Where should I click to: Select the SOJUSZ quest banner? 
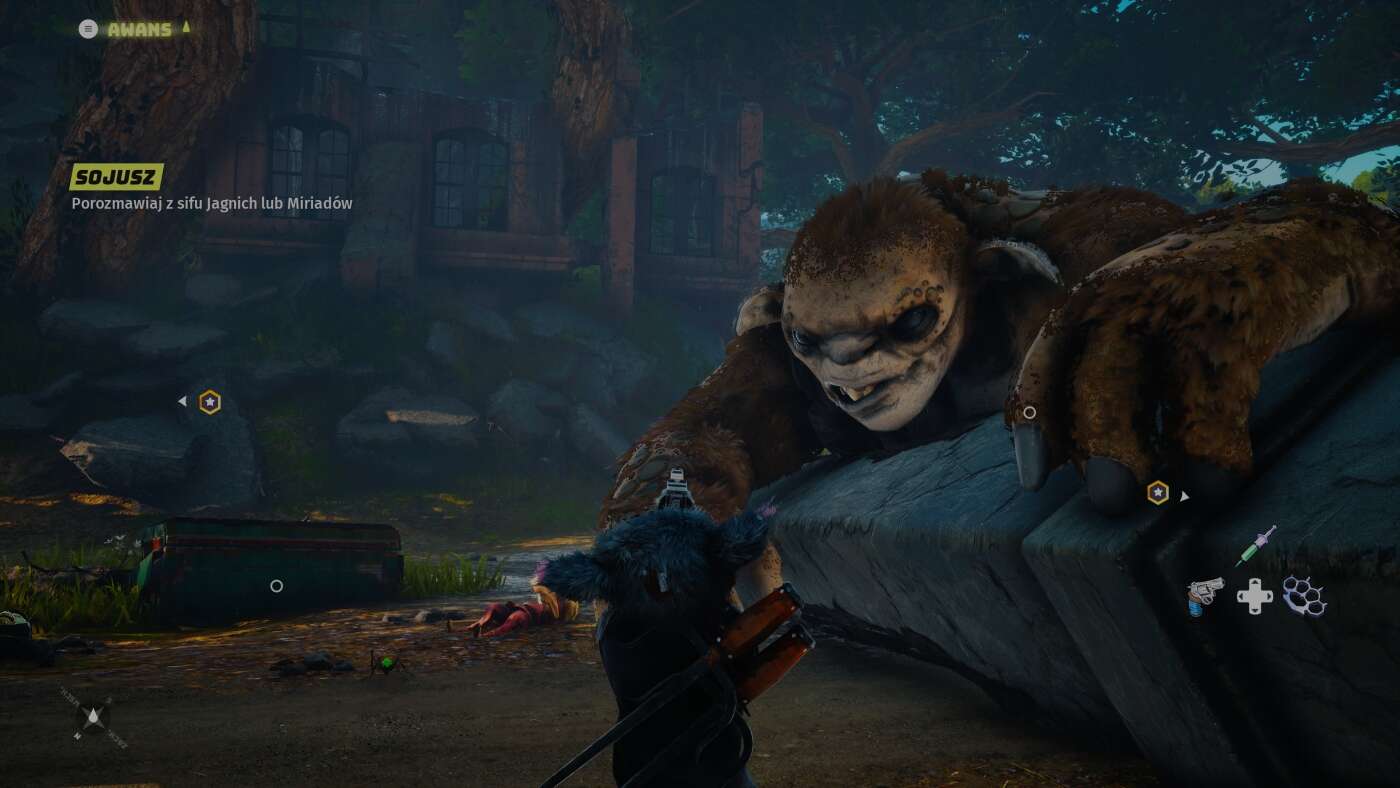click(x=114, y=177)
